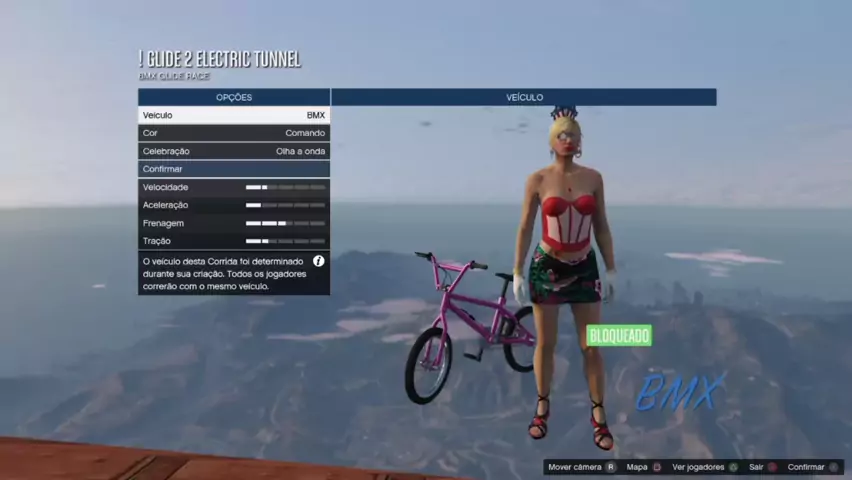The width and height of the screenshot is (852, 480).
Task: Select the VEÍCULO header tab
Action: (x=524, y=97)
